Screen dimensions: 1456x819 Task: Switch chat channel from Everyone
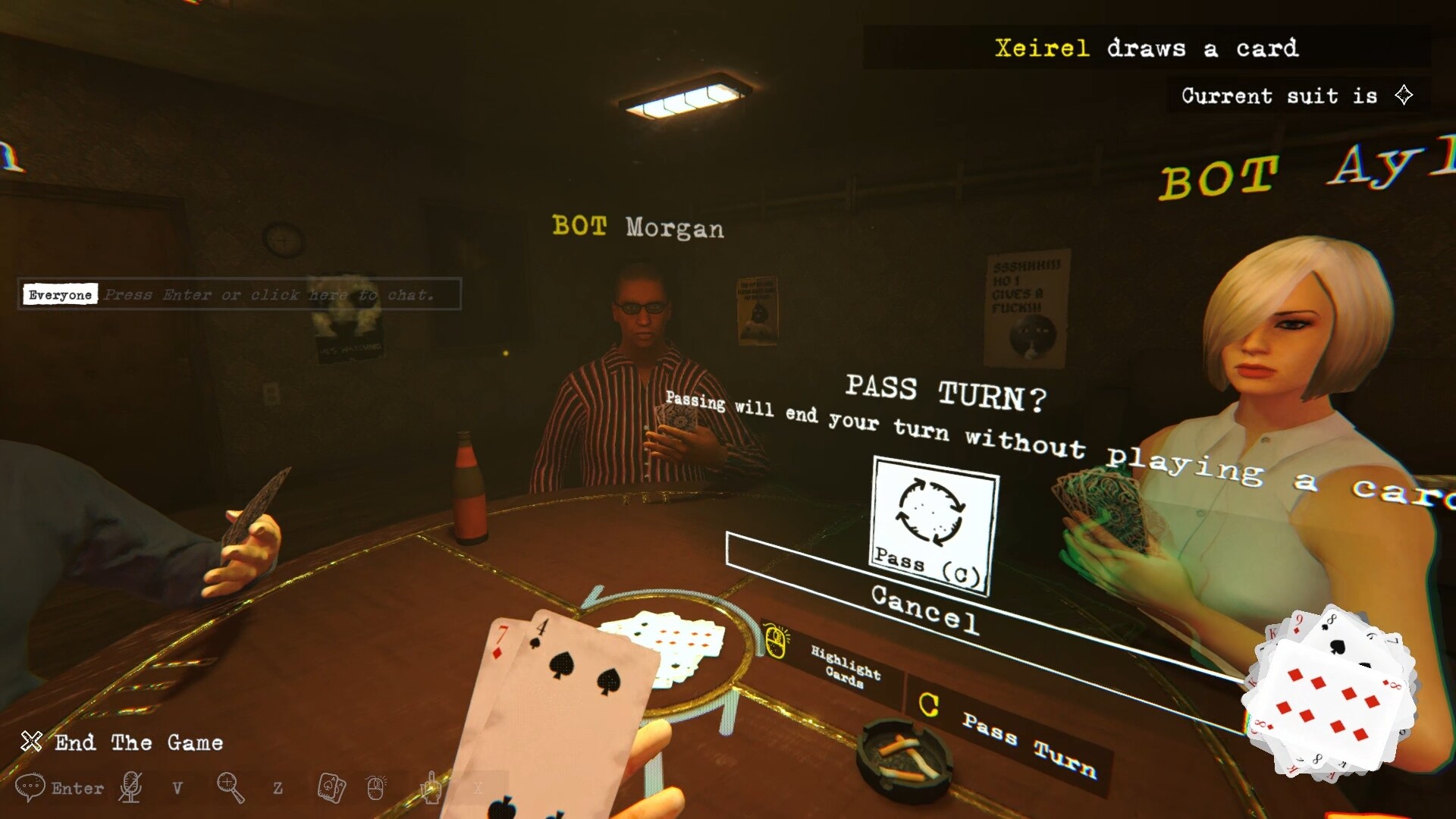click(60, 295)
